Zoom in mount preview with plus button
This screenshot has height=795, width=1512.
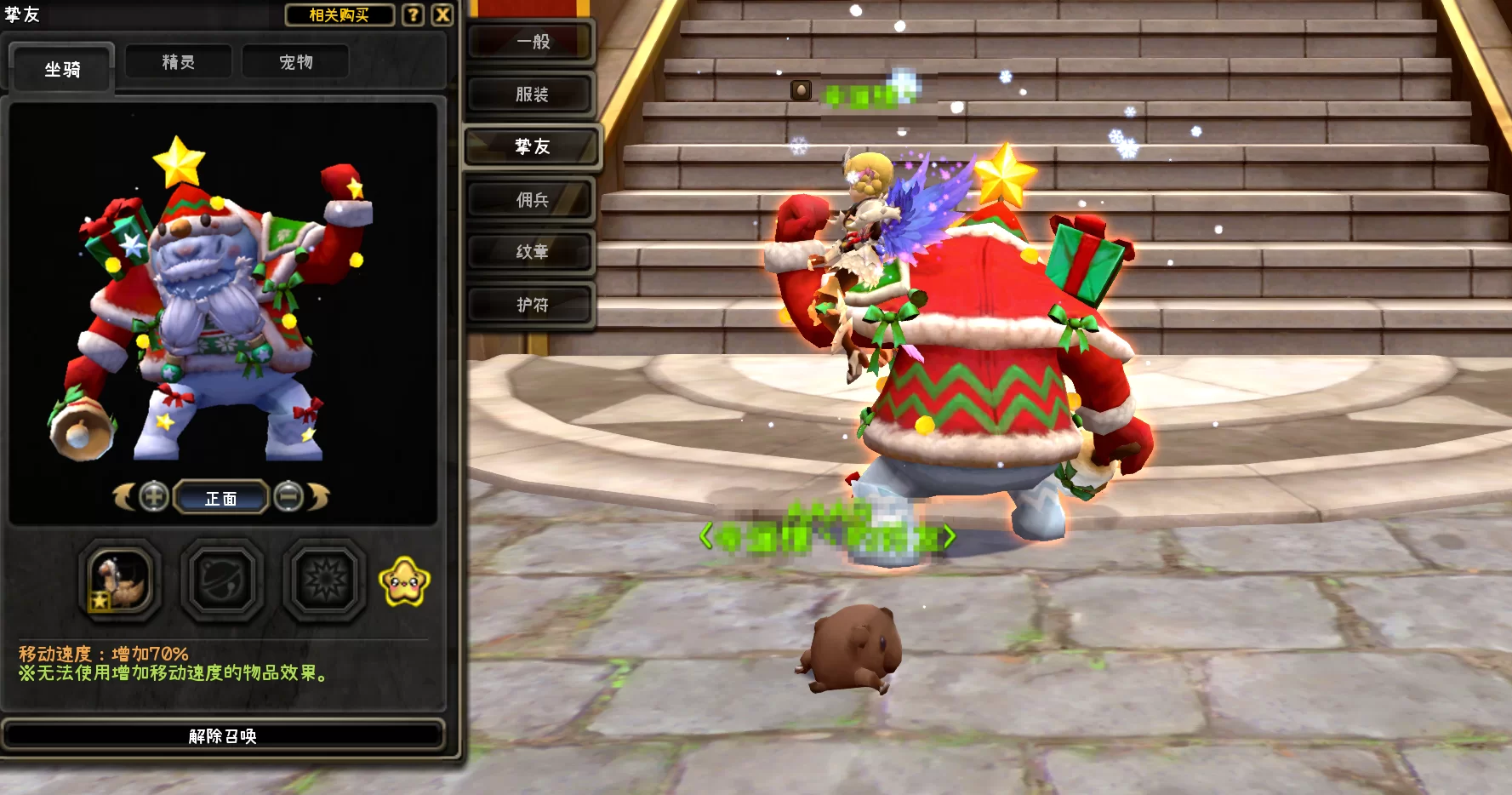(x=154, y=496)
